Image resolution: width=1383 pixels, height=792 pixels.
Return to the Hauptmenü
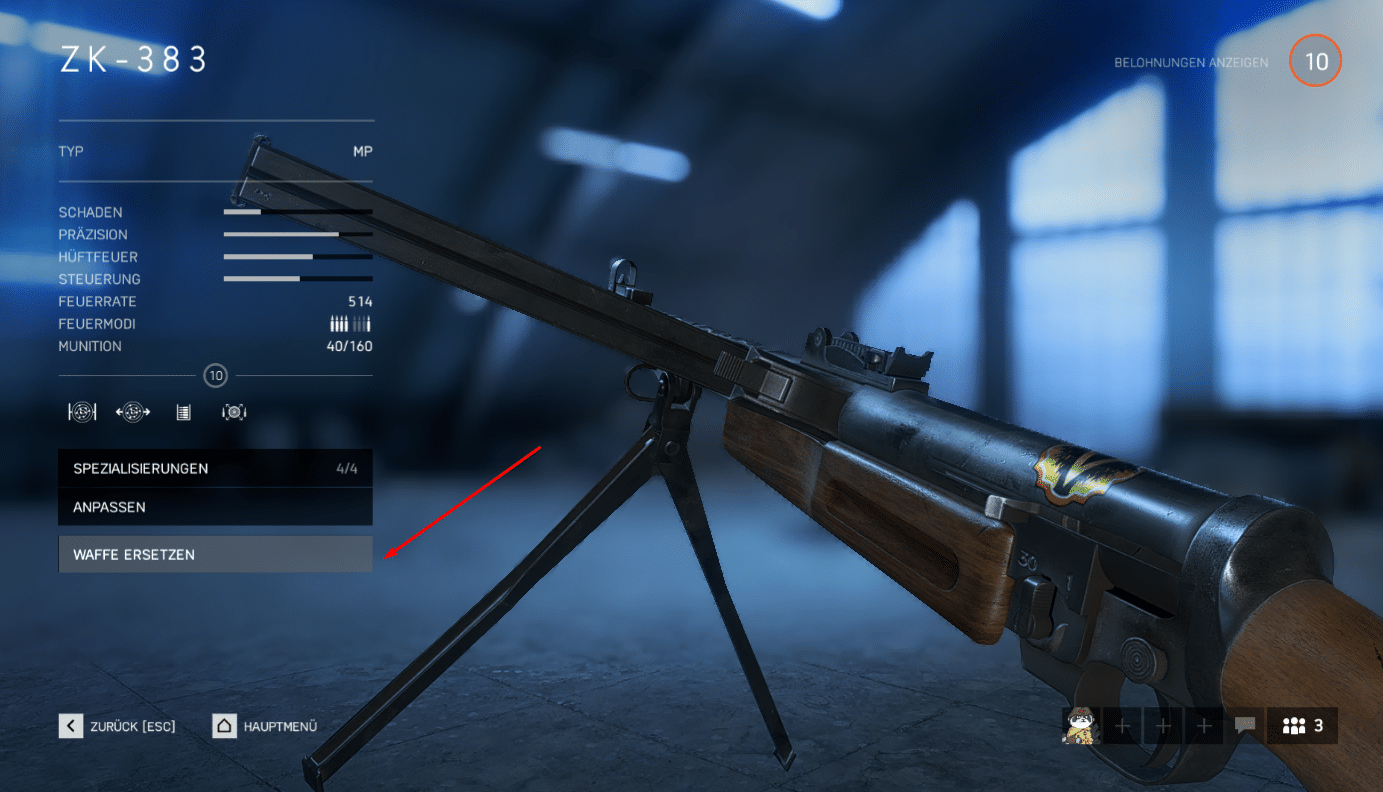pos(265,726)
